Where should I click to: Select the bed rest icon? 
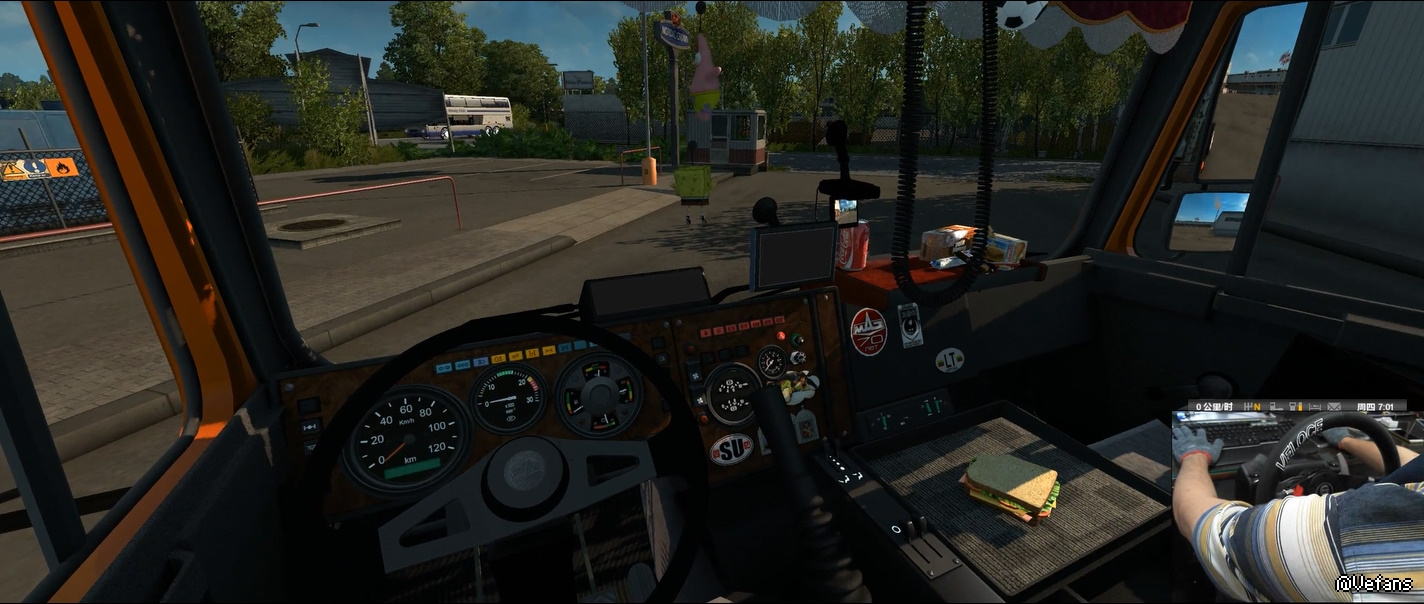1315,407
